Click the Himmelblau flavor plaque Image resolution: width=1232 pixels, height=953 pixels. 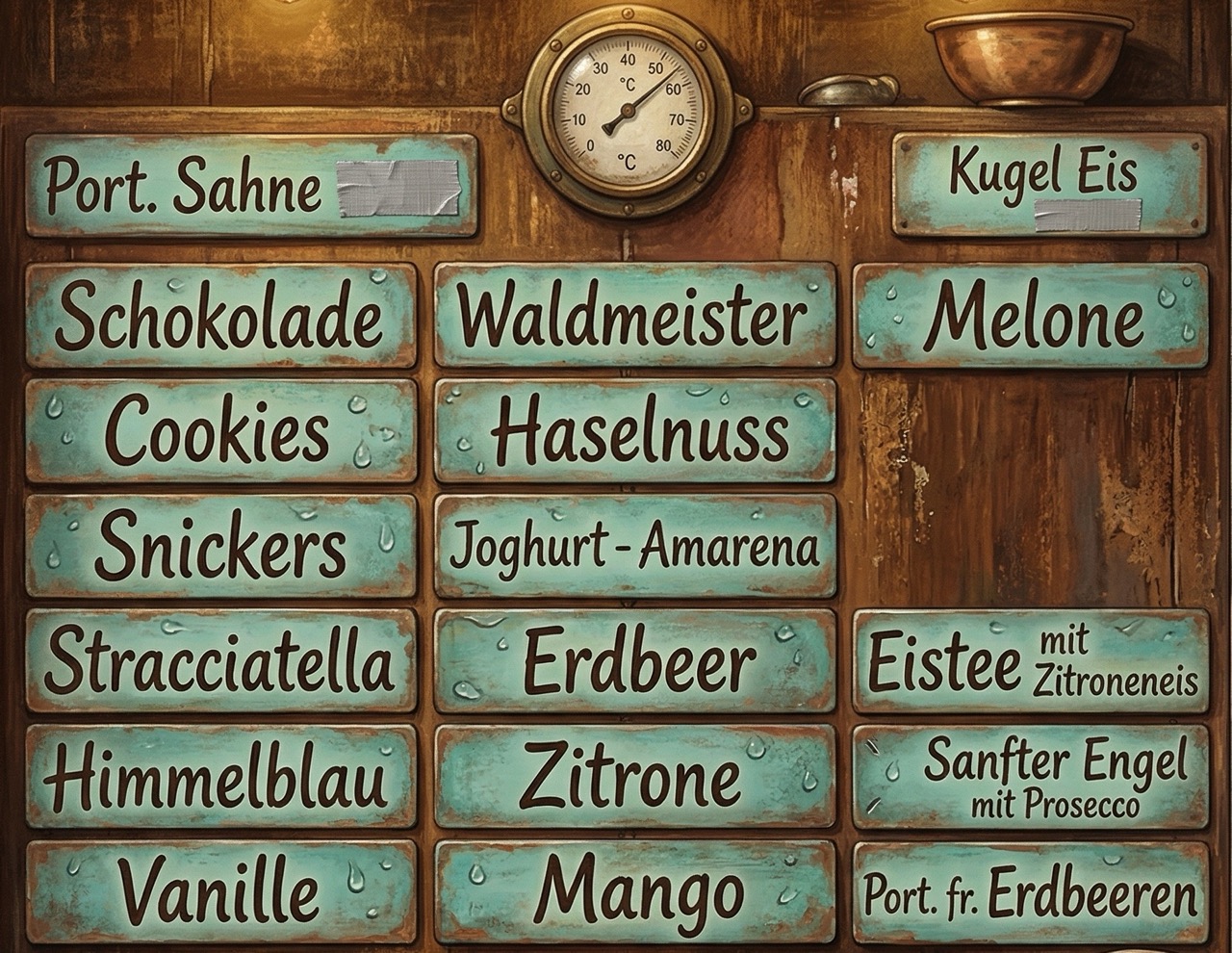coord(220,776)
